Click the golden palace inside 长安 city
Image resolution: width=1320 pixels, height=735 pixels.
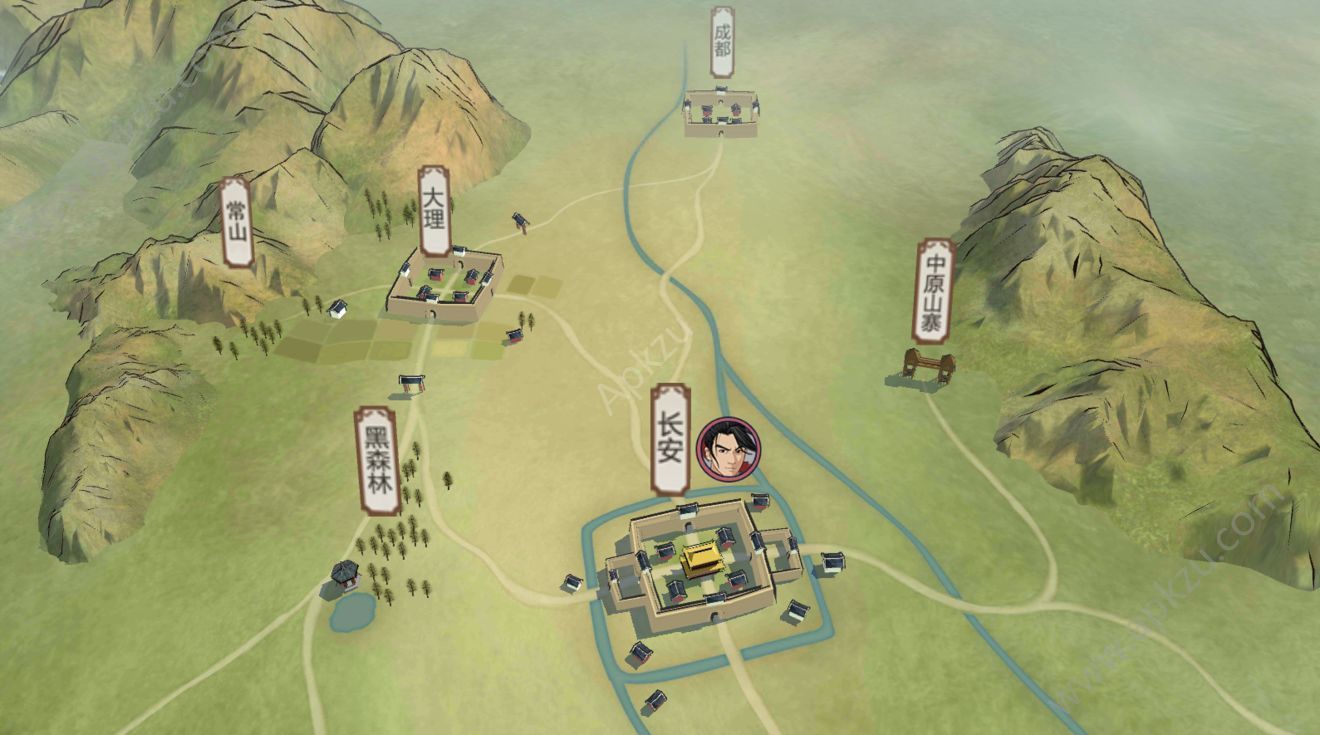pyautogui.click(x=700, y=560)
